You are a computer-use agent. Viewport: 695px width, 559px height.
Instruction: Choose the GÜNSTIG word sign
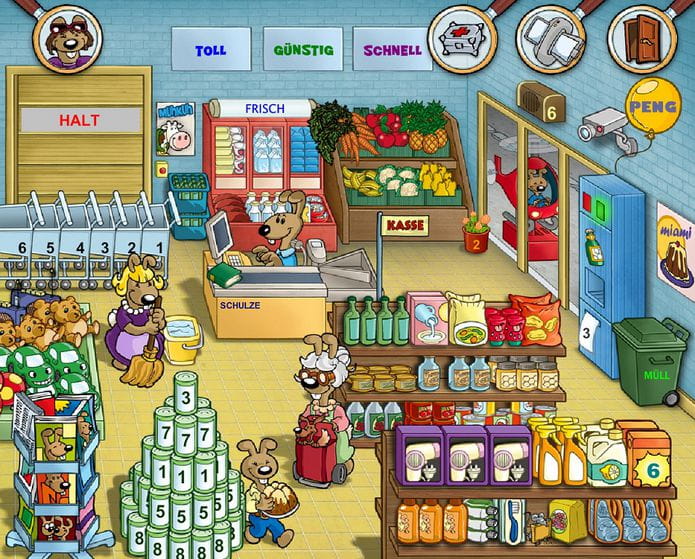pos(302,49)
